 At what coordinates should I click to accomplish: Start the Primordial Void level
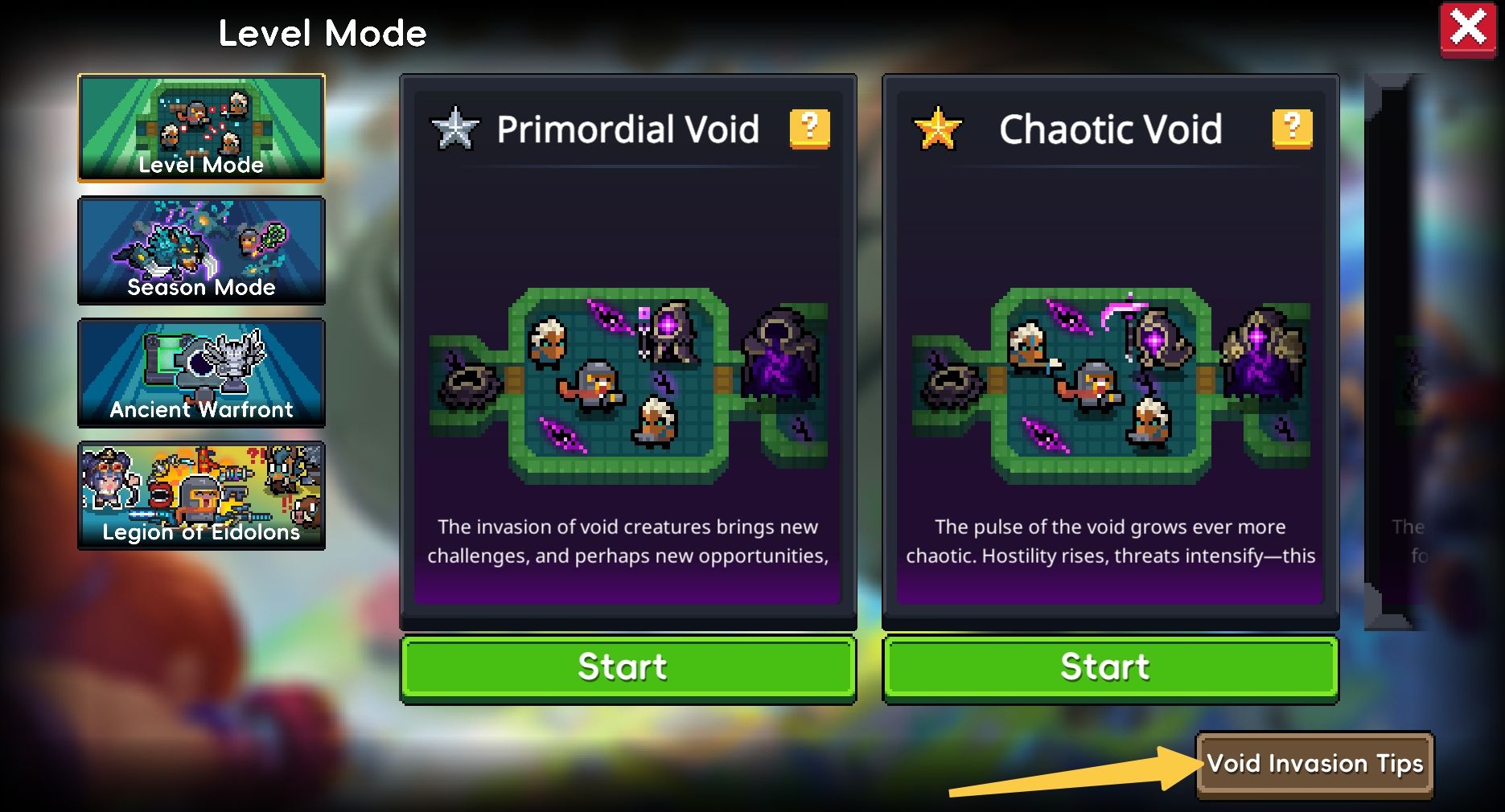point(627,667)
